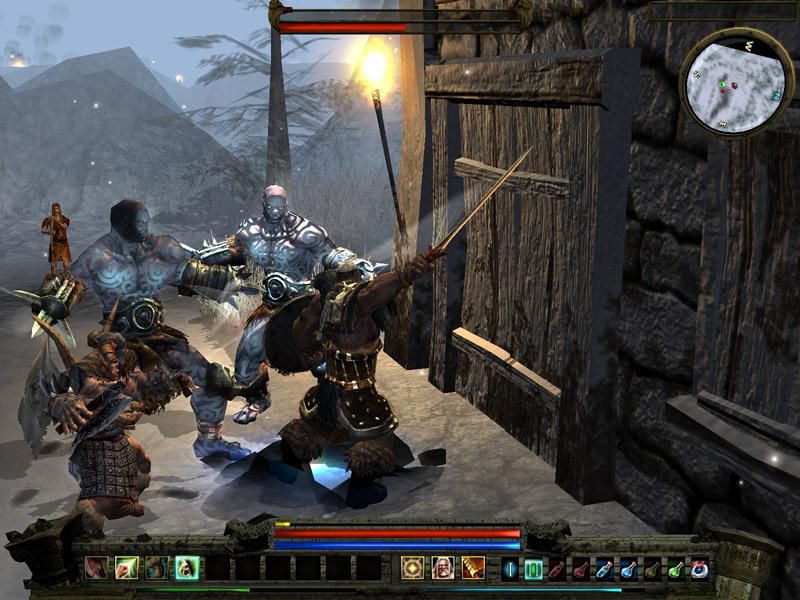Viewport: 800px width, 600px height.
Task: Activate the red-and-white ring item
Action: pos(700,569)
